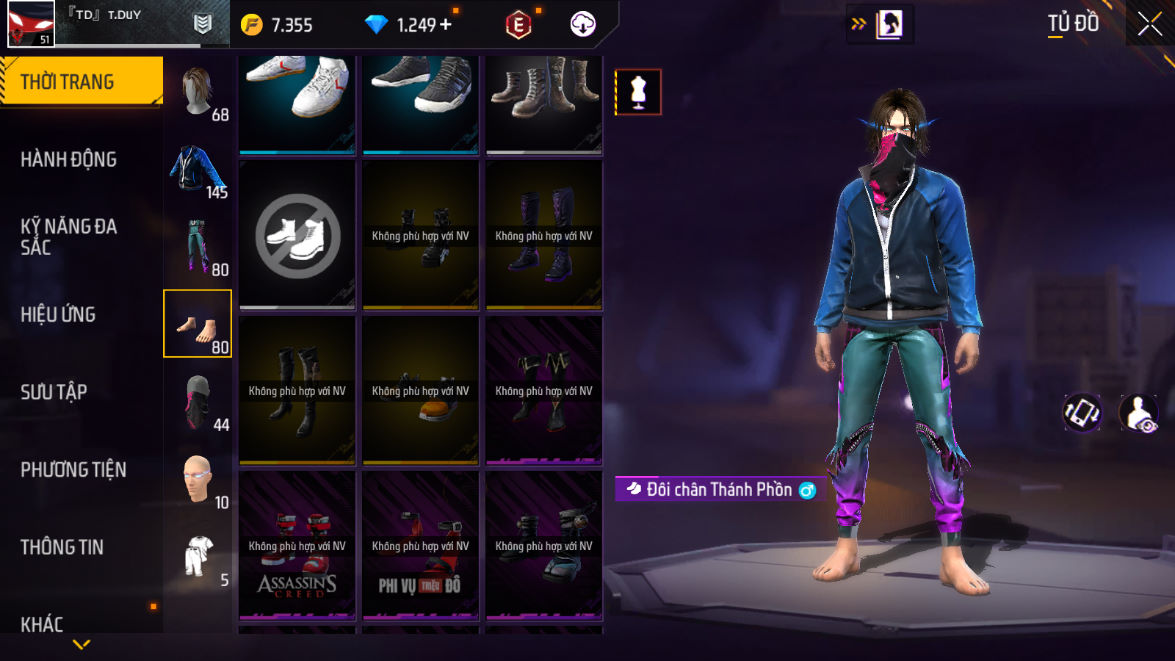Viewport: 1175px width, 661px height.
Task: Close the wardrobe screen
Action: pos(1149,24)
